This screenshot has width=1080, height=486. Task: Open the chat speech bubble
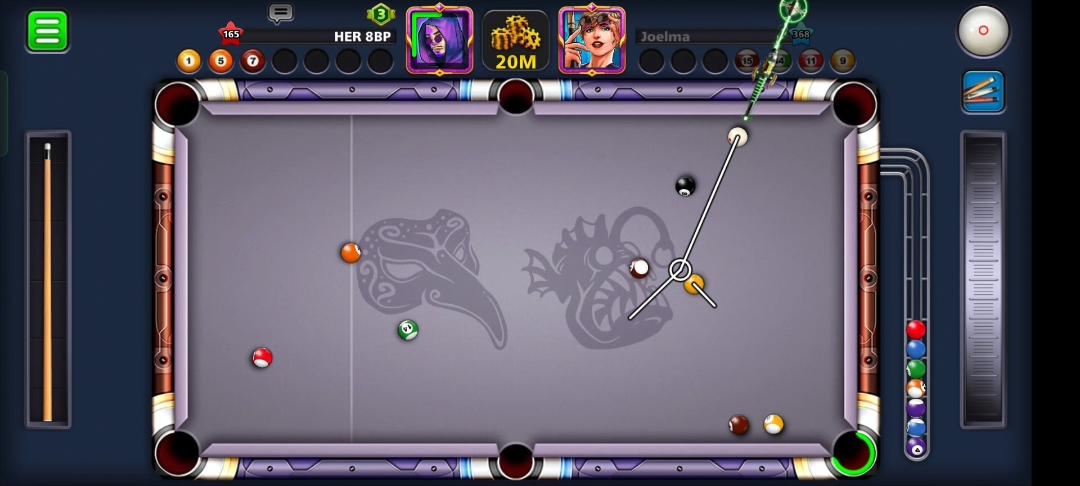point(281,13)
